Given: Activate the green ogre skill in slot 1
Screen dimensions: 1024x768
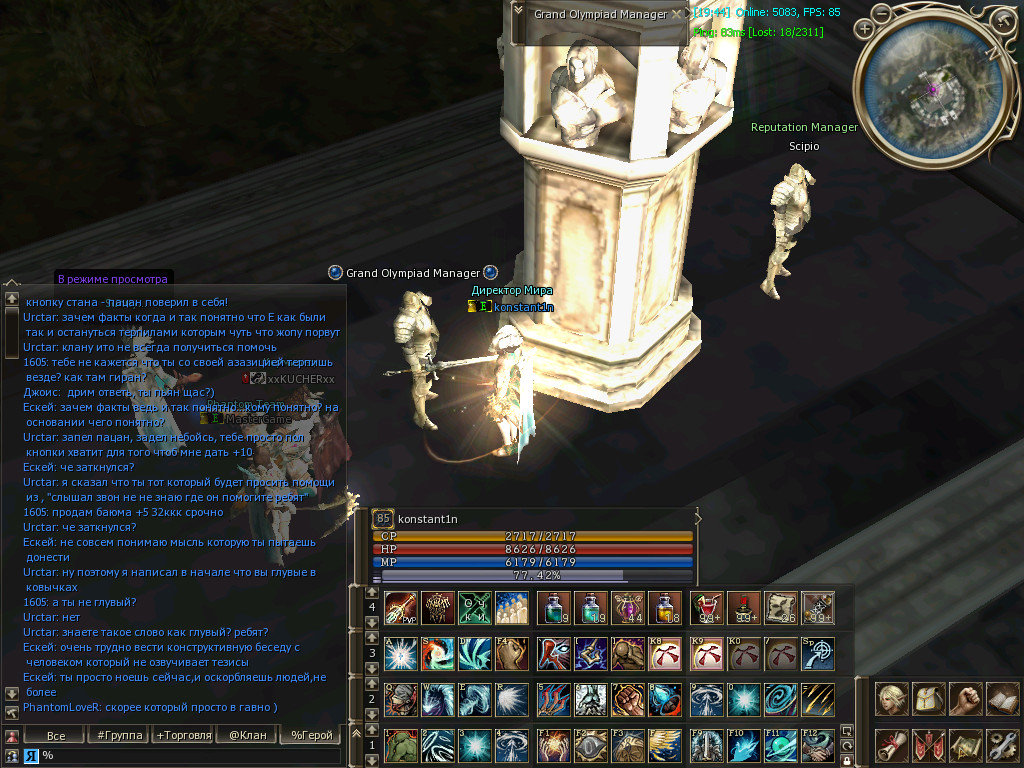Looking at the screenshot, I should click(400, 745).
